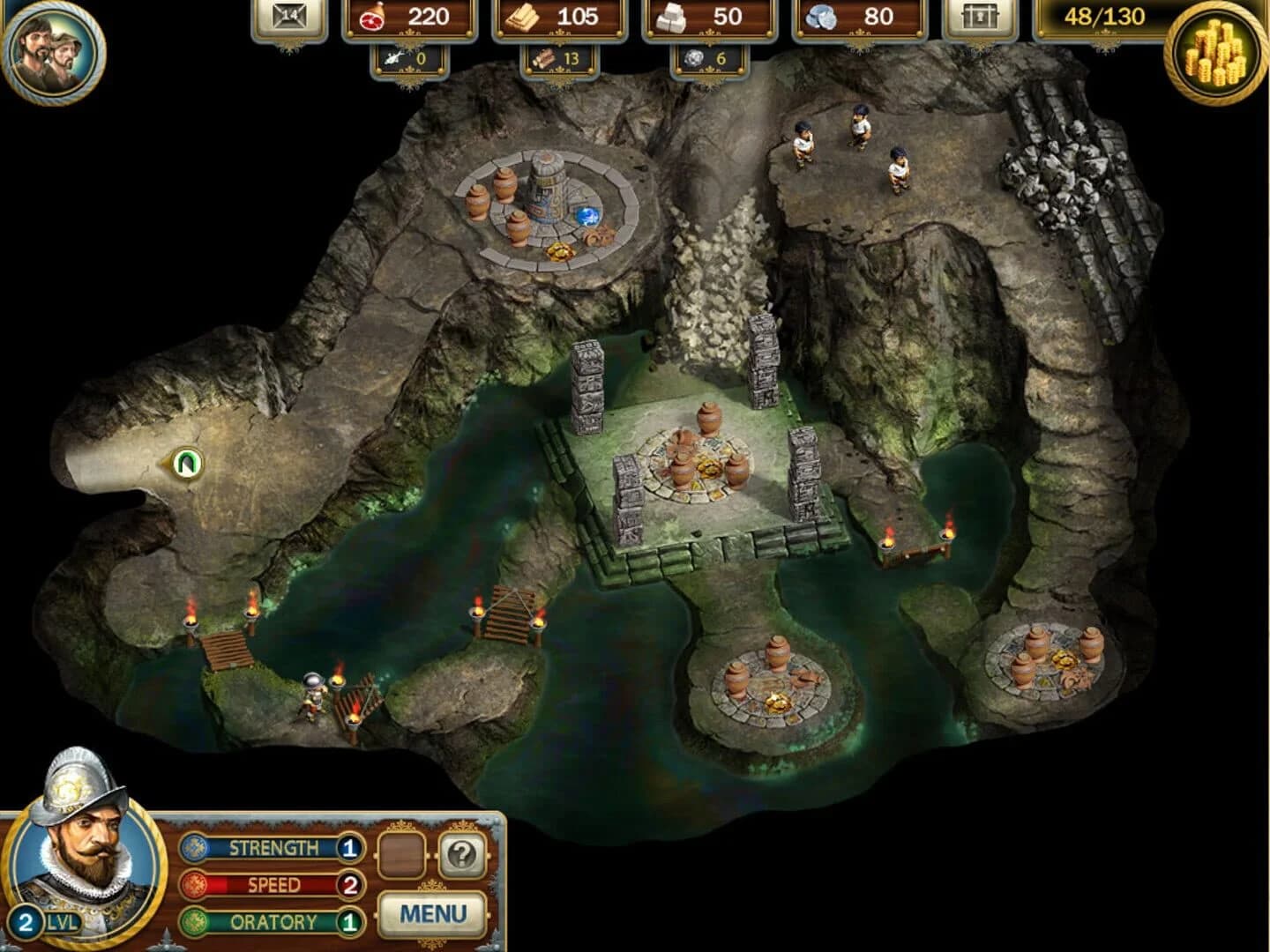The width and height of the screenshot is (1270, 952).
Task: Click the meat resource icon
Action: pyautogui.click(x=374, y=18)
